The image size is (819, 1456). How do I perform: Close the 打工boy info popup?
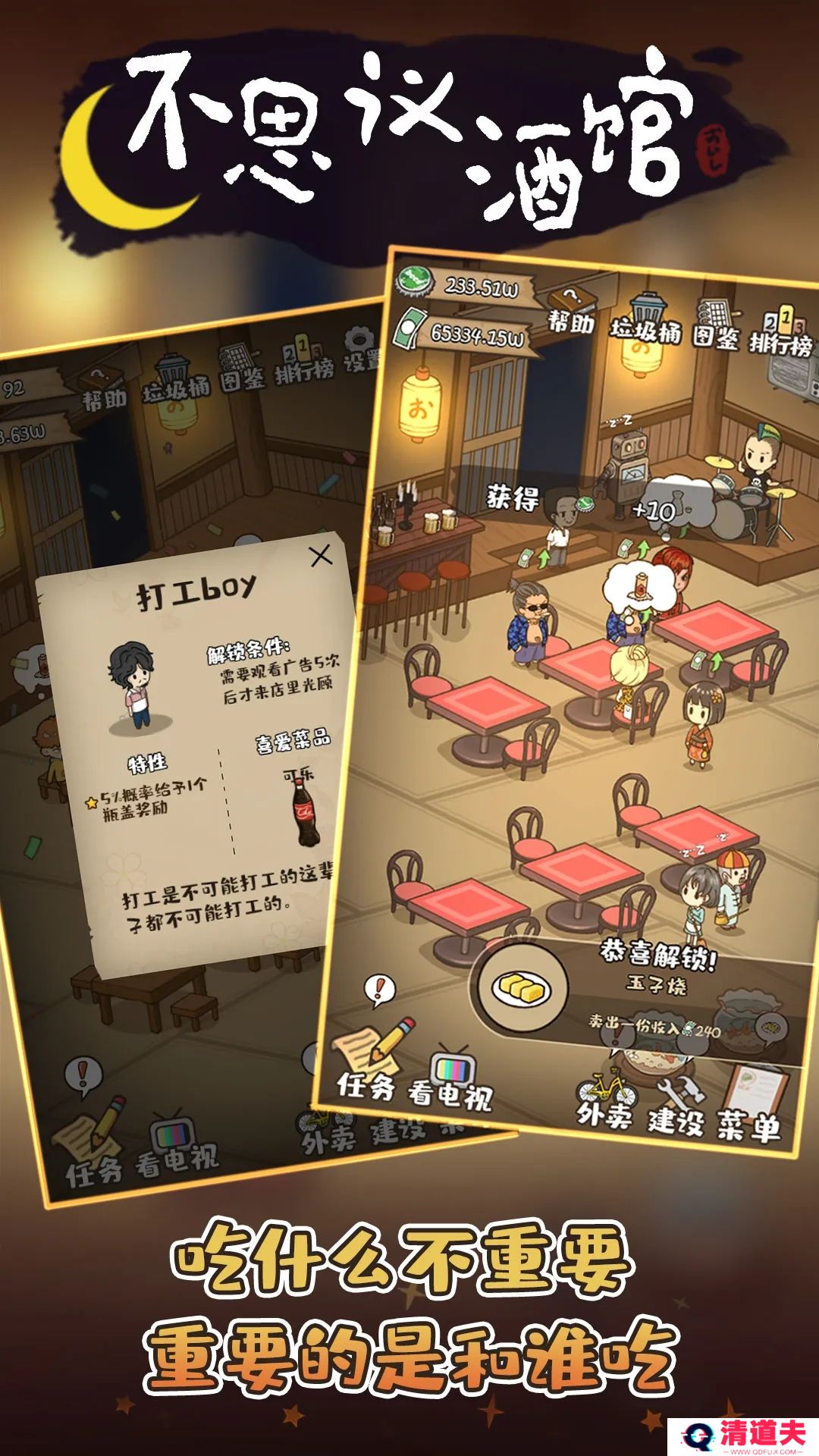322,555
